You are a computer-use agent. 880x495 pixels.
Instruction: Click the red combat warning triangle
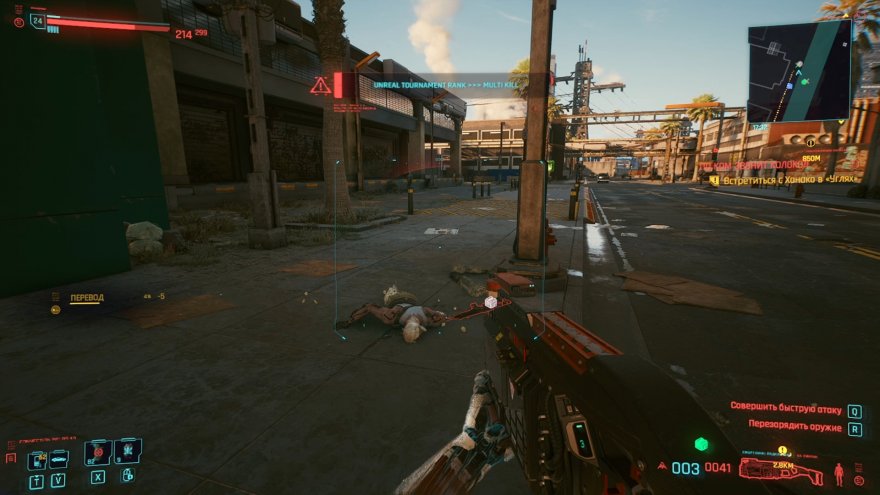click(320, 86)
